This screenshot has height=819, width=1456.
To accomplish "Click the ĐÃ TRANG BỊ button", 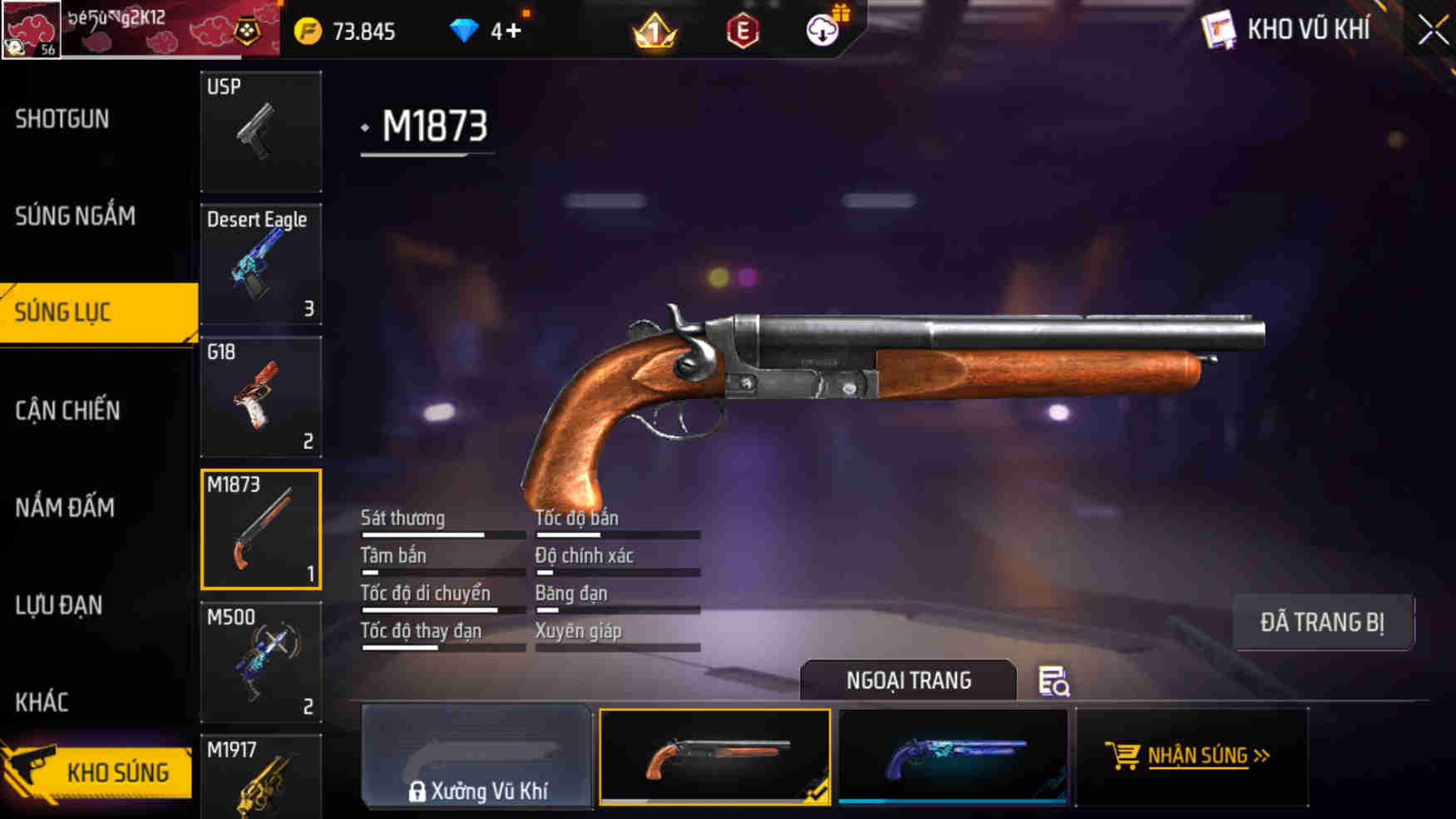I will tap(1324, 621).
